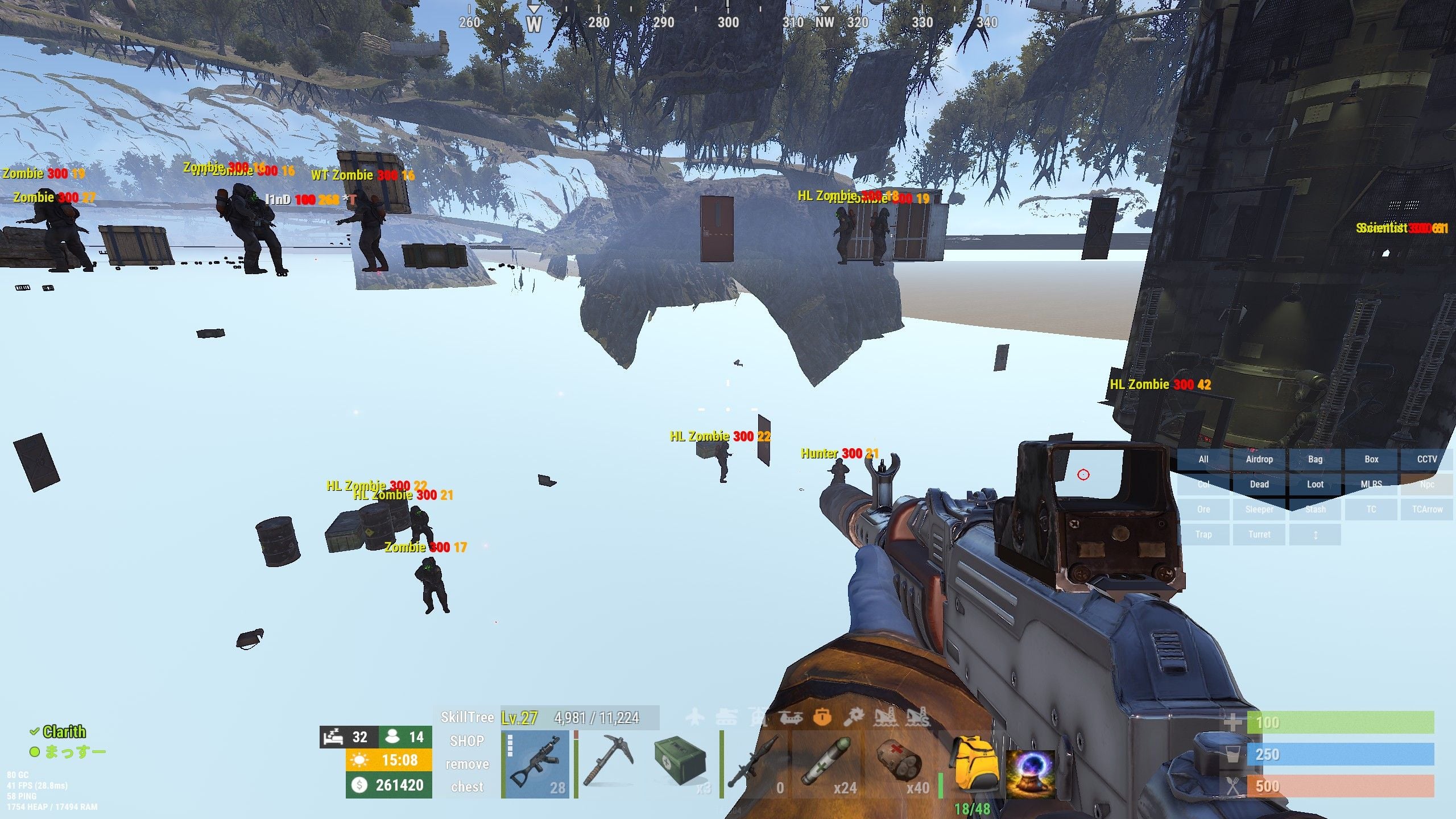This screenshot has height=819, width=1456.
Task: Toggle the Sleeper filter
Action: click(x=1259, y=510)
